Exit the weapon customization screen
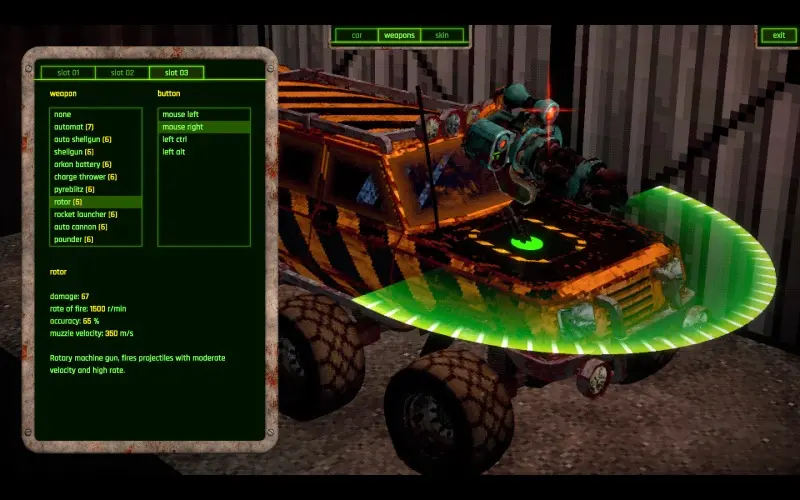800x500 pixels. click(777, 36)
